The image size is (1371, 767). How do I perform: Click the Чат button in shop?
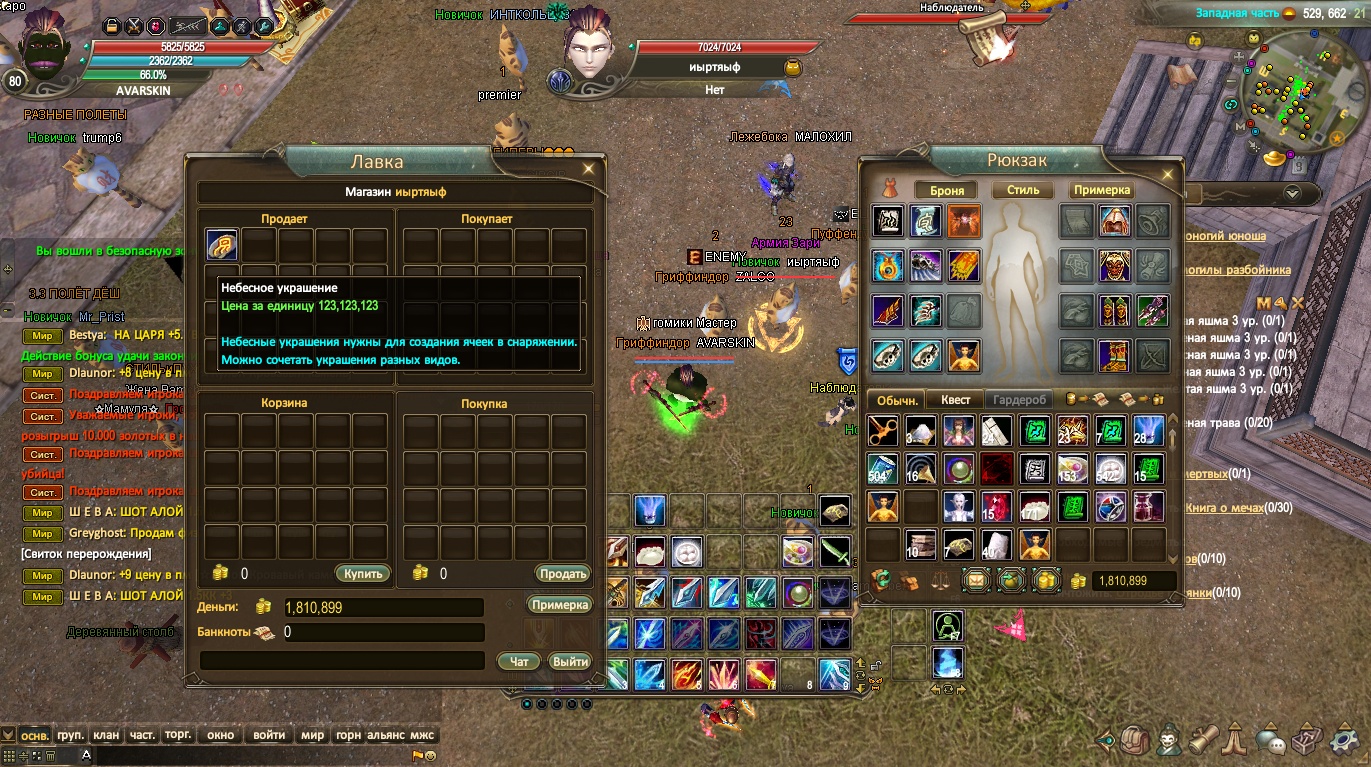pos(519,661)
